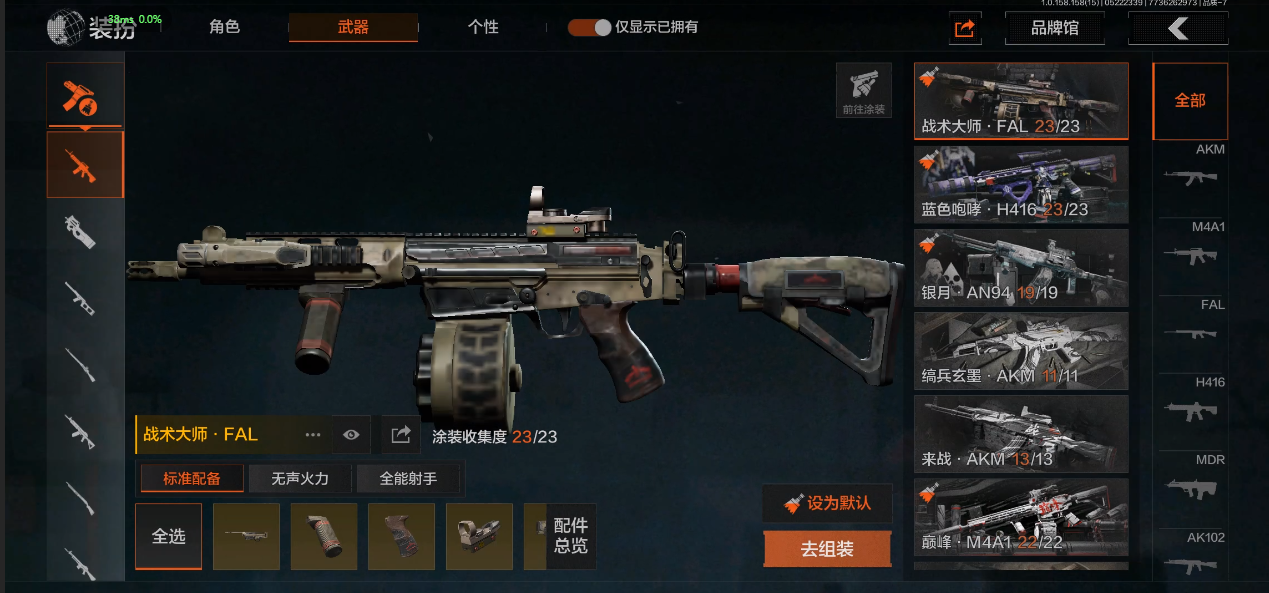Switch to the 无声火力 loadout

[301, 479]
